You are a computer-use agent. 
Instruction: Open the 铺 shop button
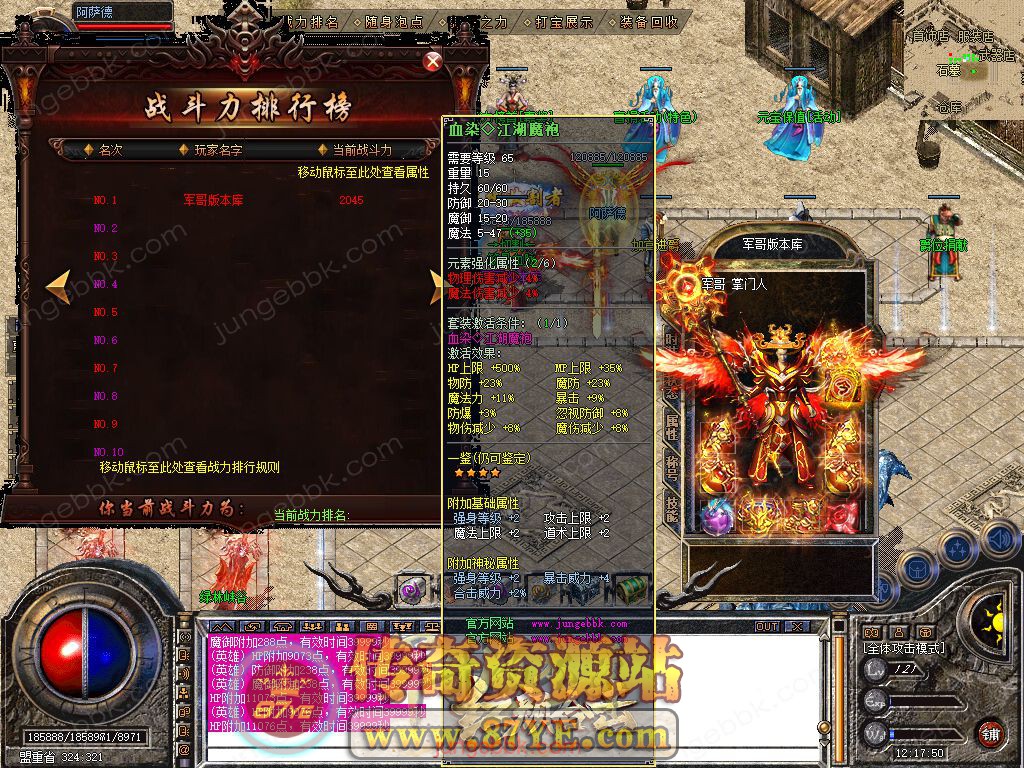coord(989,733)
